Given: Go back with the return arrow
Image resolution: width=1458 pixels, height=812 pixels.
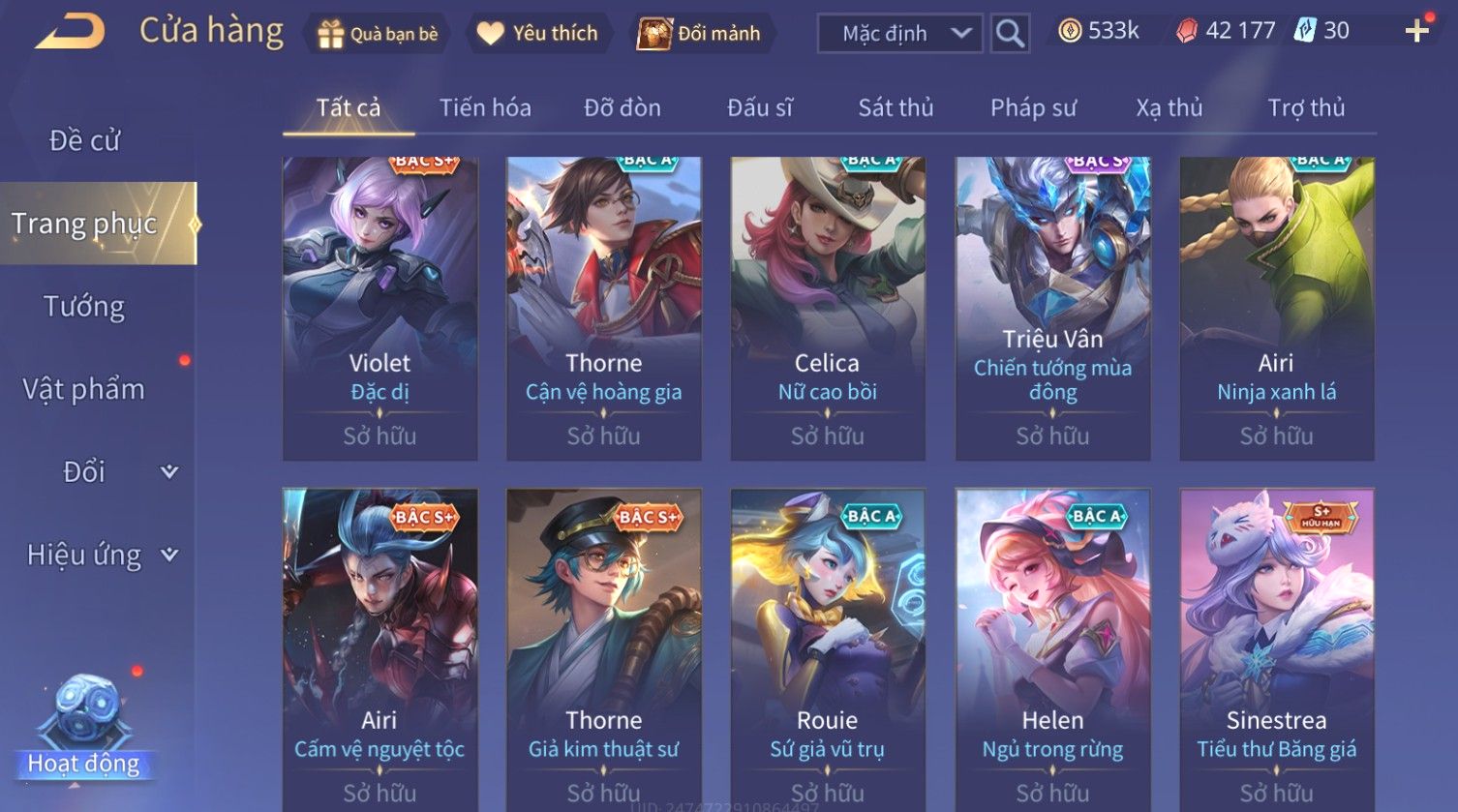Looking at the screenshot, I should (x=70, y=32).
